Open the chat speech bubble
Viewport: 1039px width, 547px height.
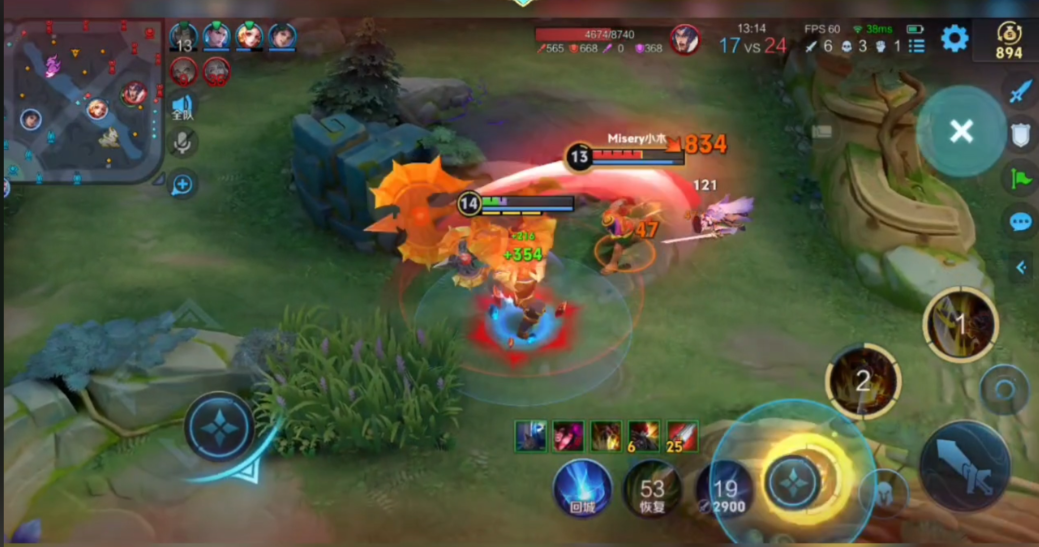point(1020,222)
